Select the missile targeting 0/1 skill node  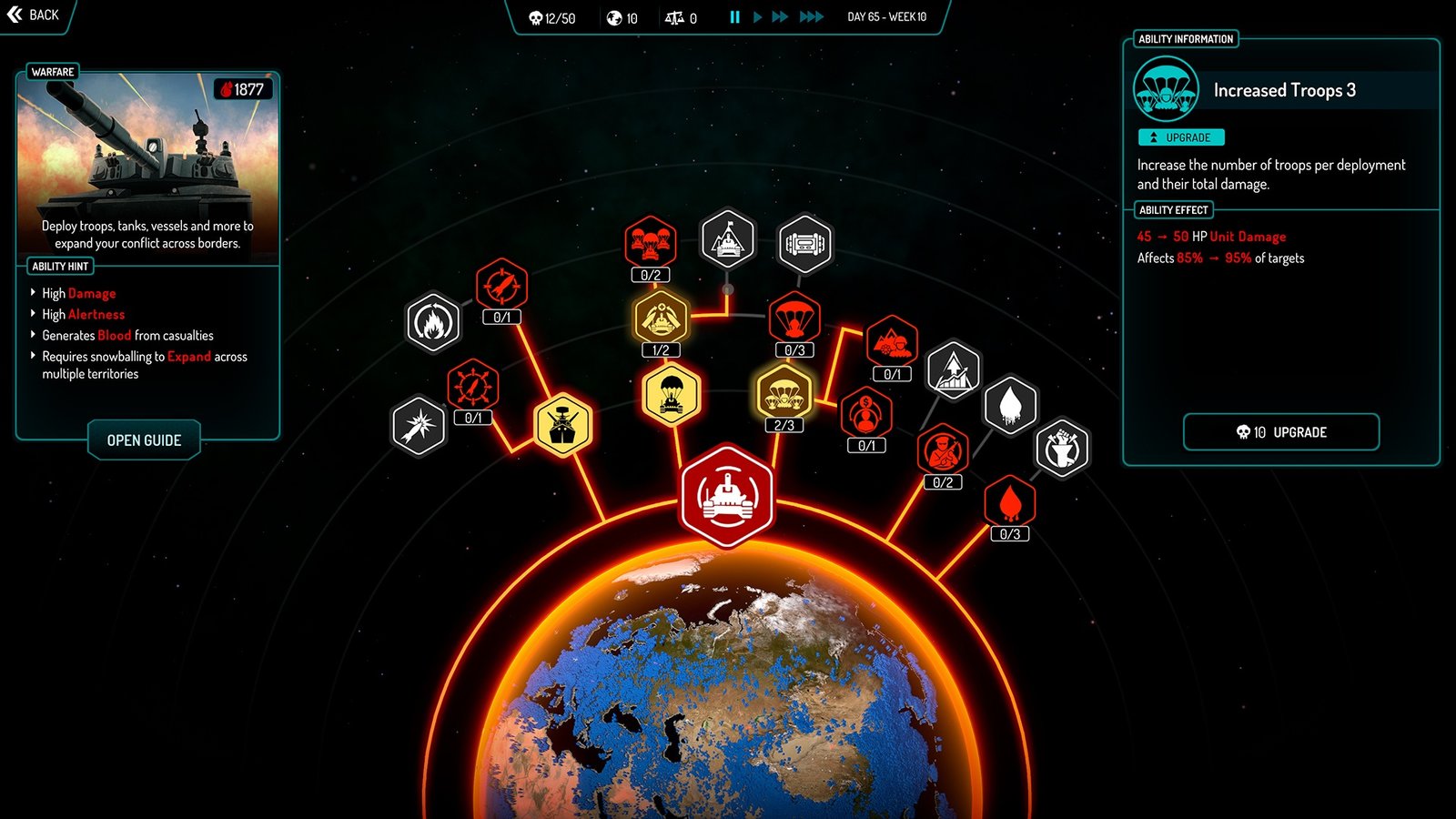click(x=500, y=287)
